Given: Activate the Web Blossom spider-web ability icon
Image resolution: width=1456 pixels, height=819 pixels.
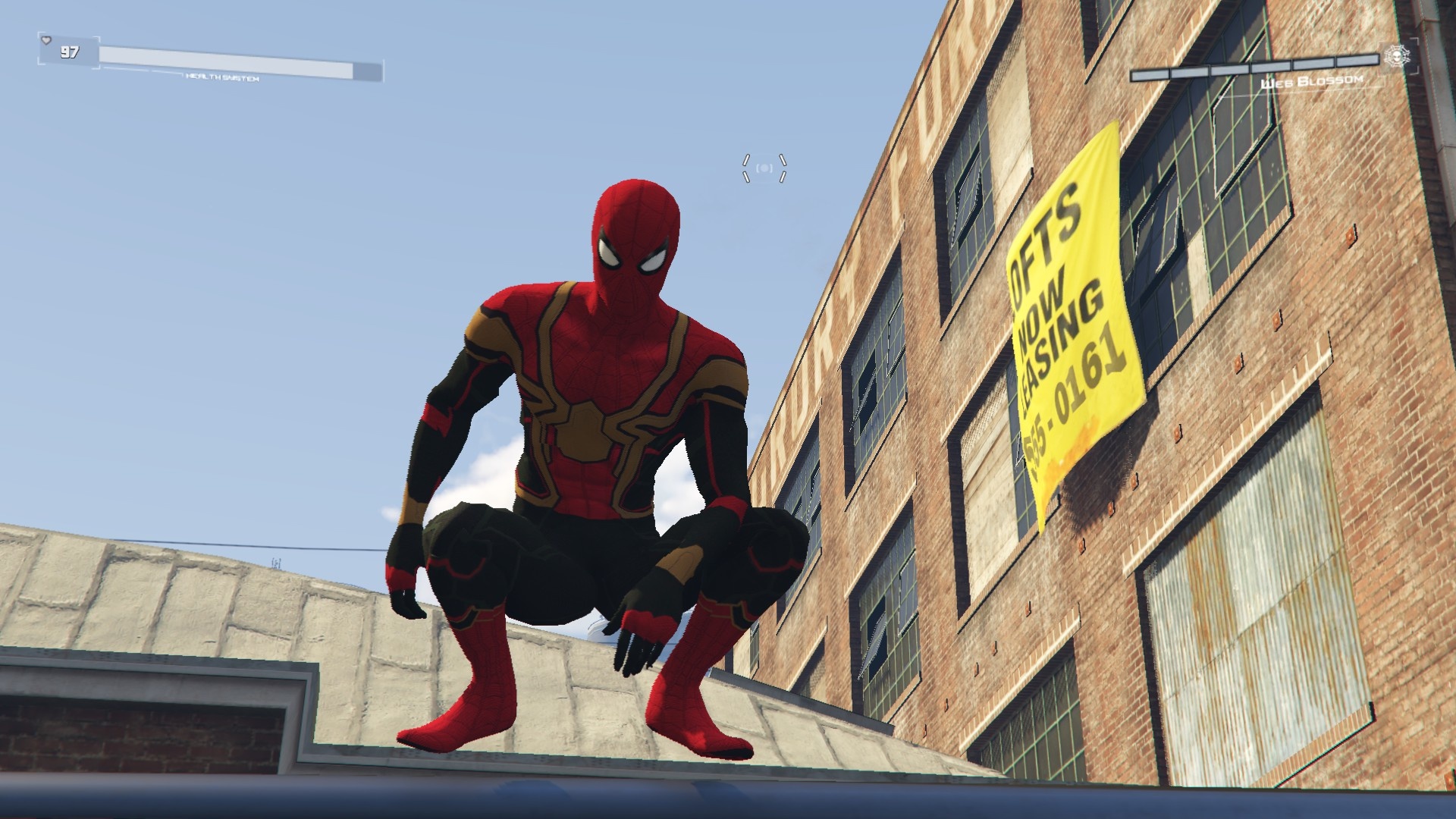Looking at the screenshot, I should tap(1395, 56).
